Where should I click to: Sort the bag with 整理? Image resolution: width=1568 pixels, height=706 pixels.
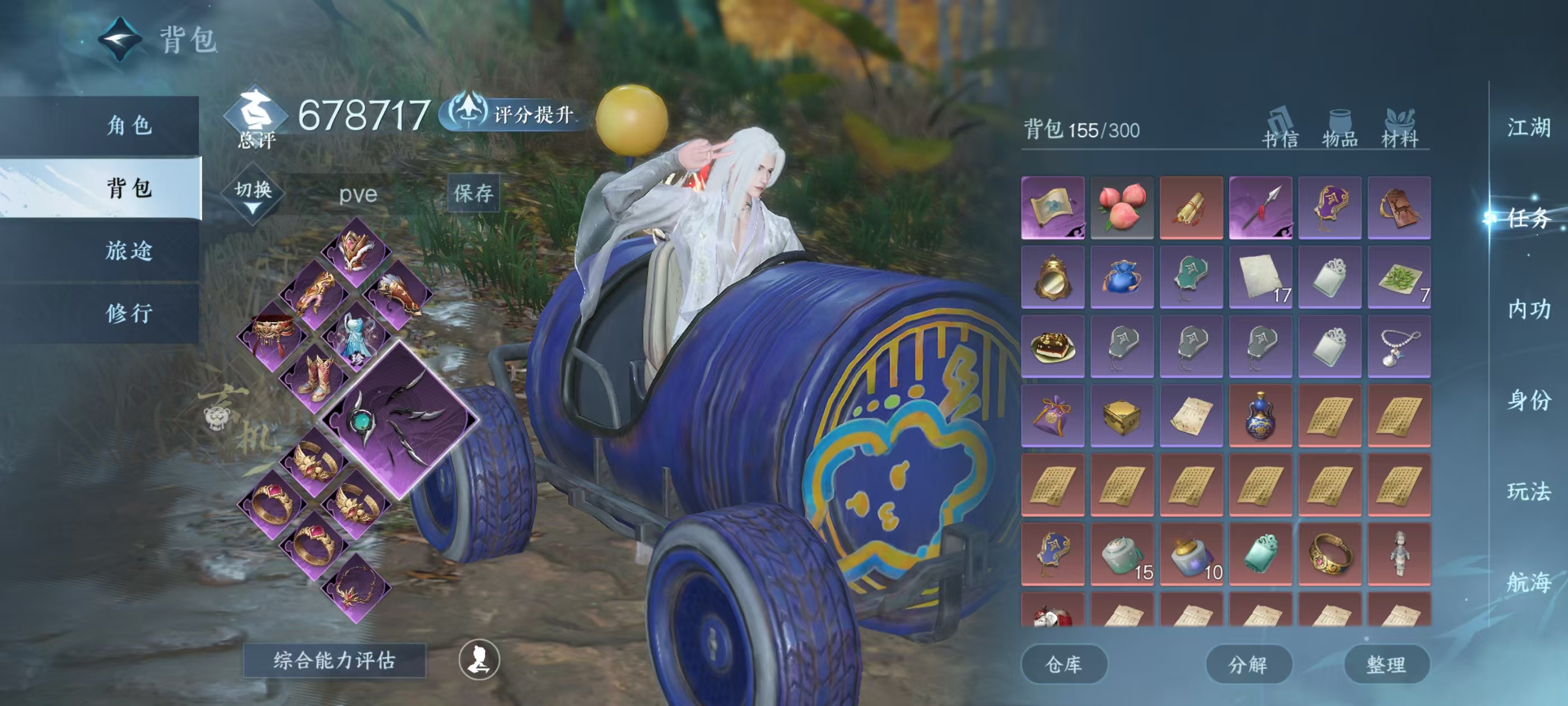pos(1386,664)
